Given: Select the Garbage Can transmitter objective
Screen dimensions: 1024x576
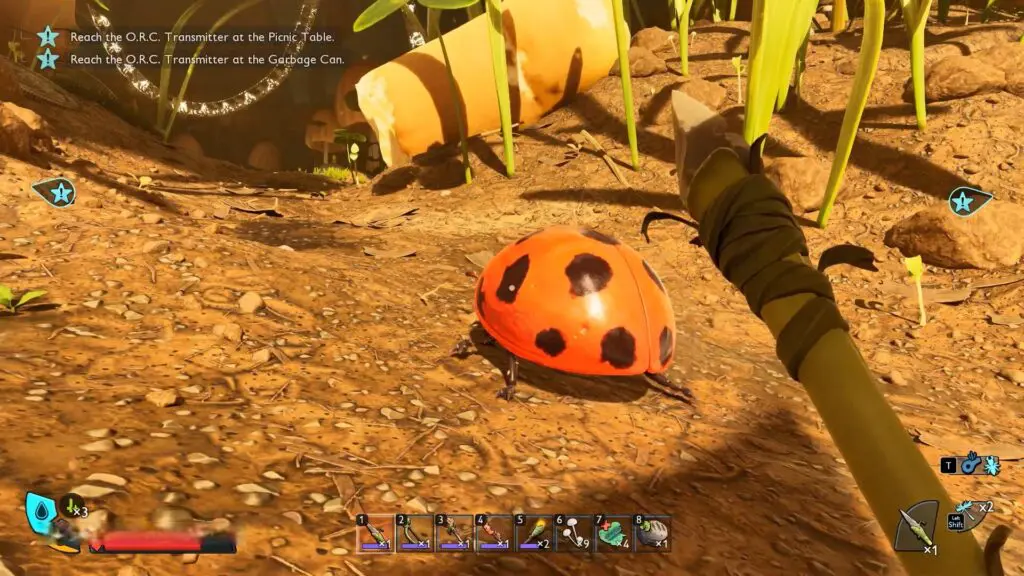Looking at the screenshot, I should [x=207, y=60].
